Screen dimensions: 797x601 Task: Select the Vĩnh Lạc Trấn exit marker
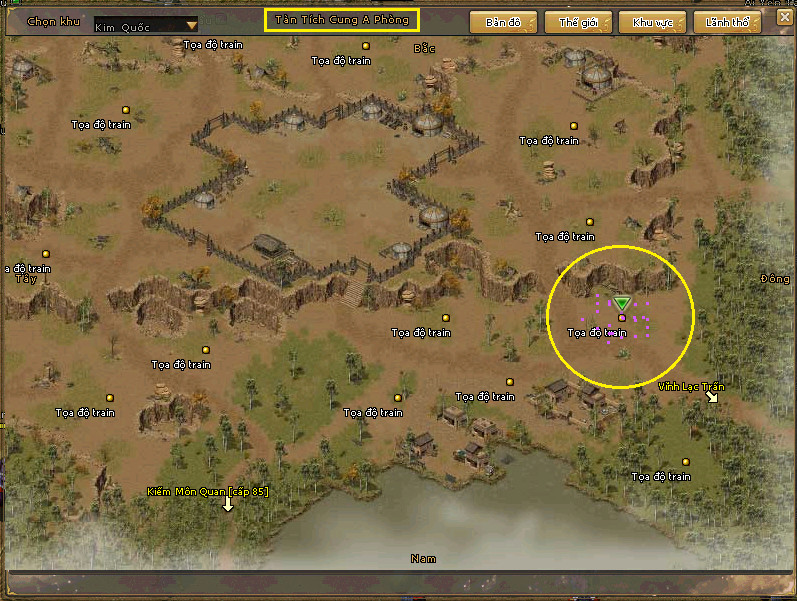click(712, 397)
